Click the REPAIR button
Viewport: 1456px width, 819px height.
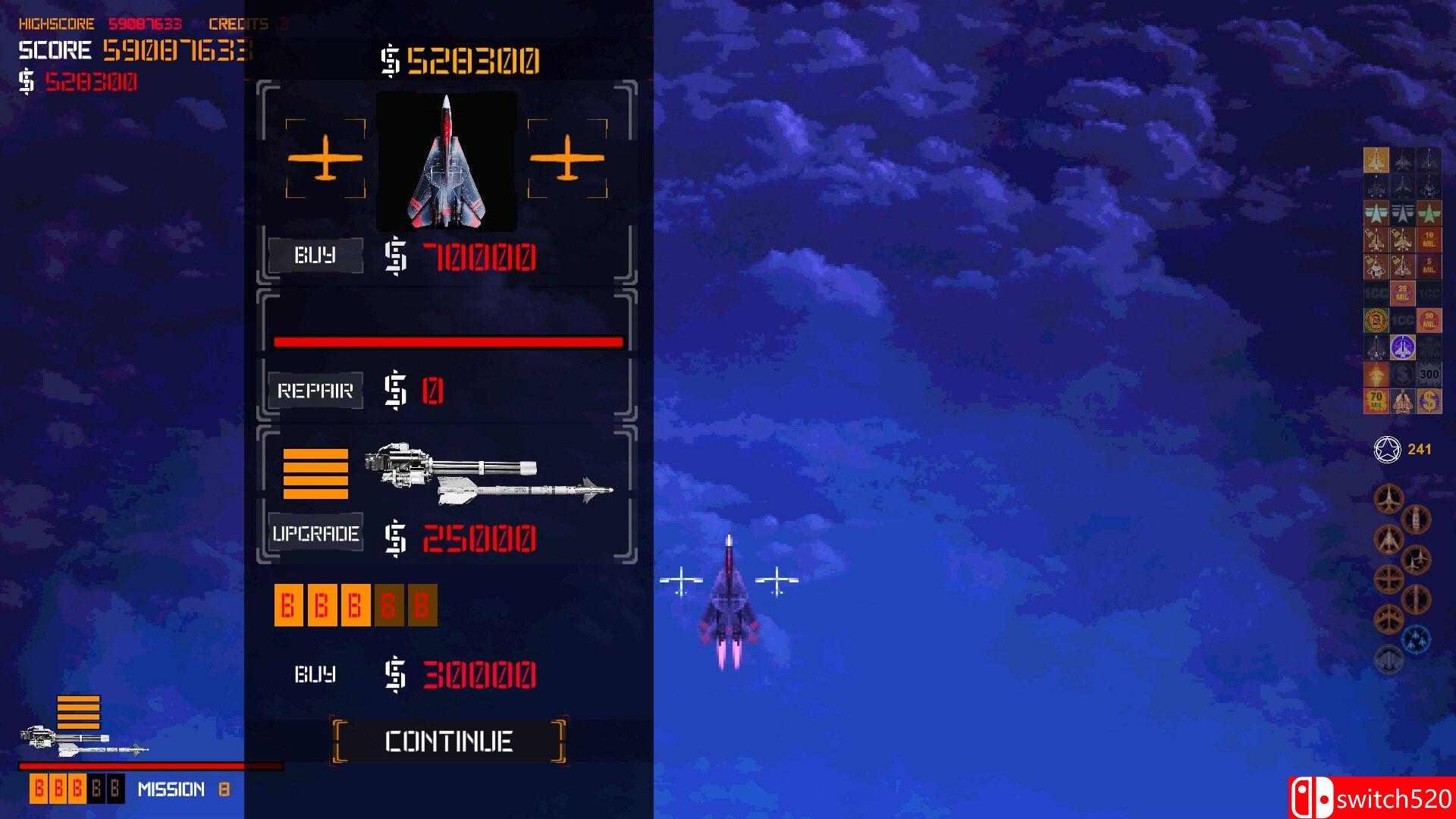pos(315,391)
